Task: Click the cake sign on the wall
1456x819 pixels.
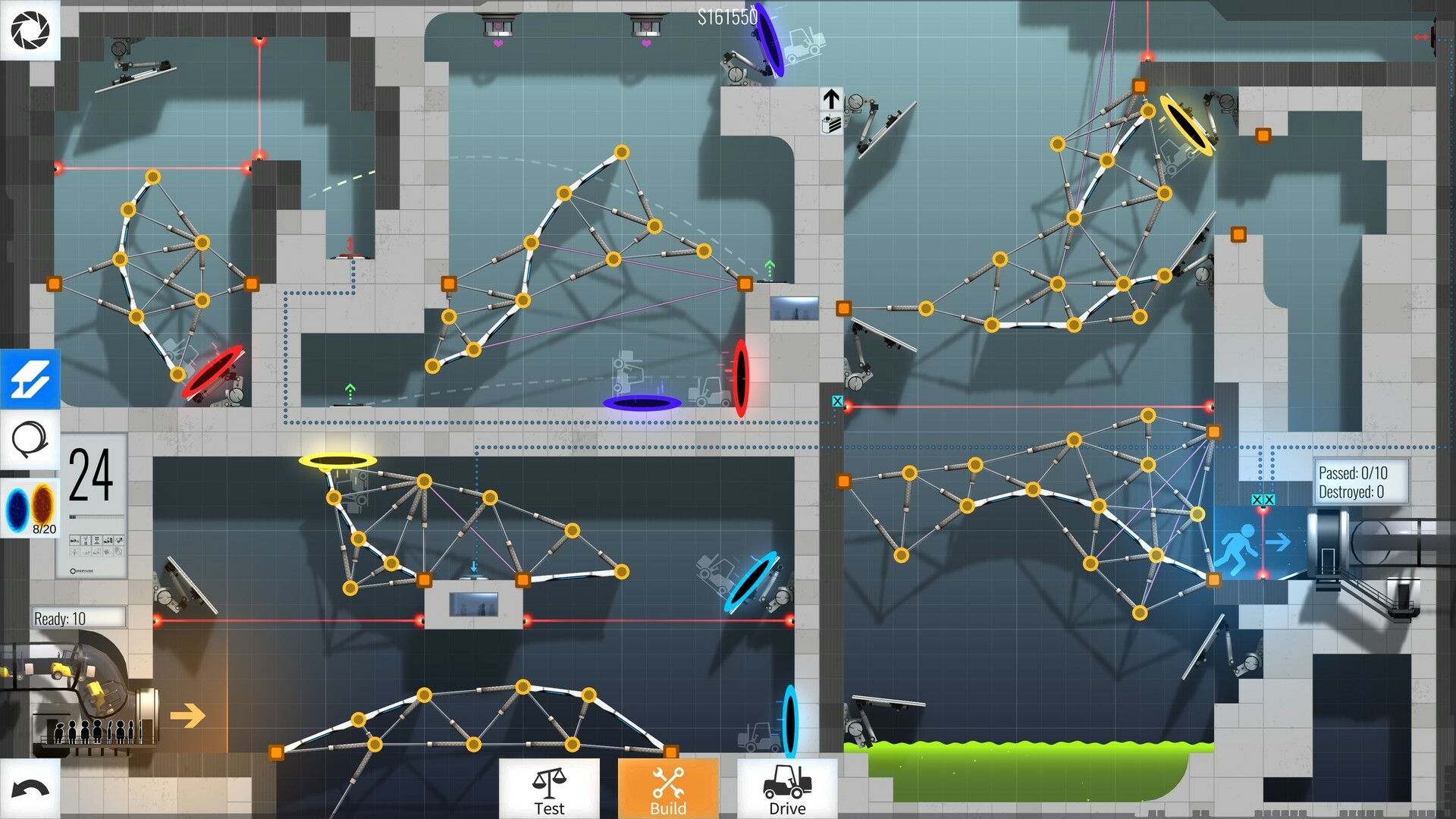Action: pyautogui.click(x=831, y=124)
